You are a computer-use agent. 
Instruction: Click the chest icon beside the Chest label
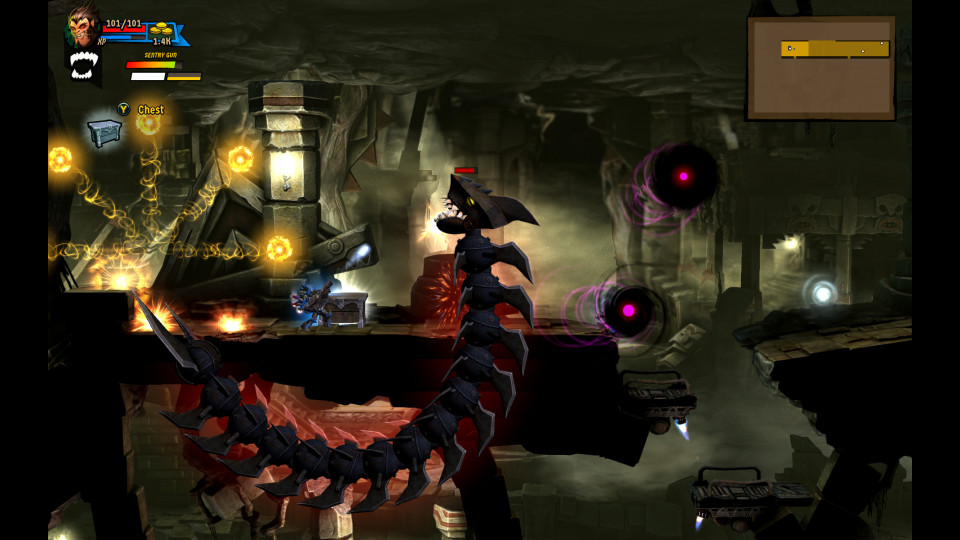[x=104, y=131]
